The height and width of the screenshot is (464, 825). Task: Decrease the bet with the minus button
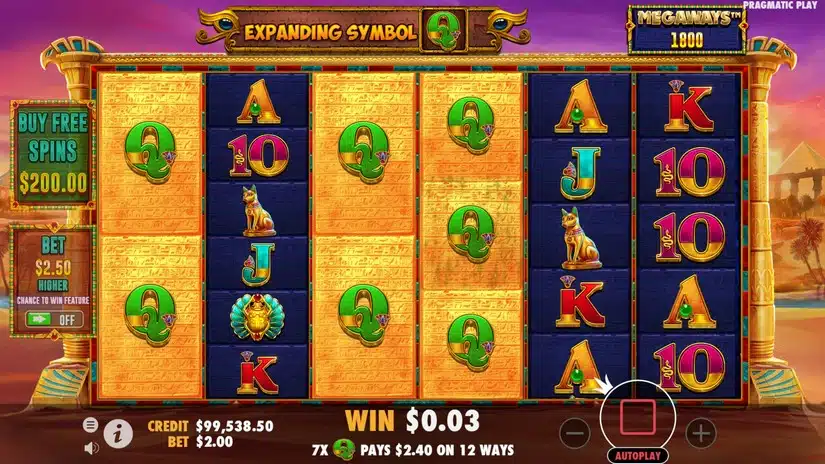[574, 433]
